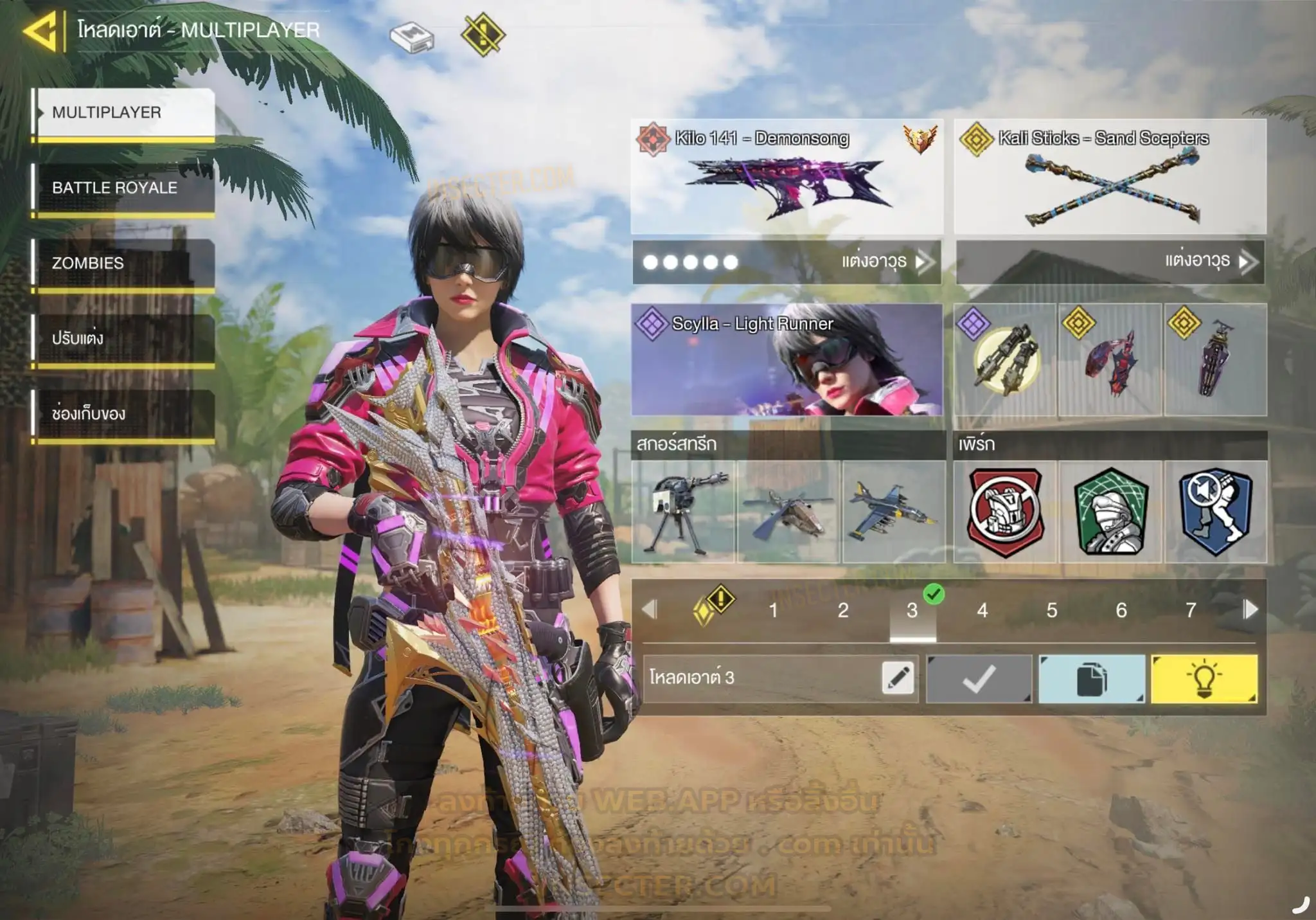Show recommendations with the yellow lightbulb button
Screen dimensions: 1316x920
click(1204, 679)
